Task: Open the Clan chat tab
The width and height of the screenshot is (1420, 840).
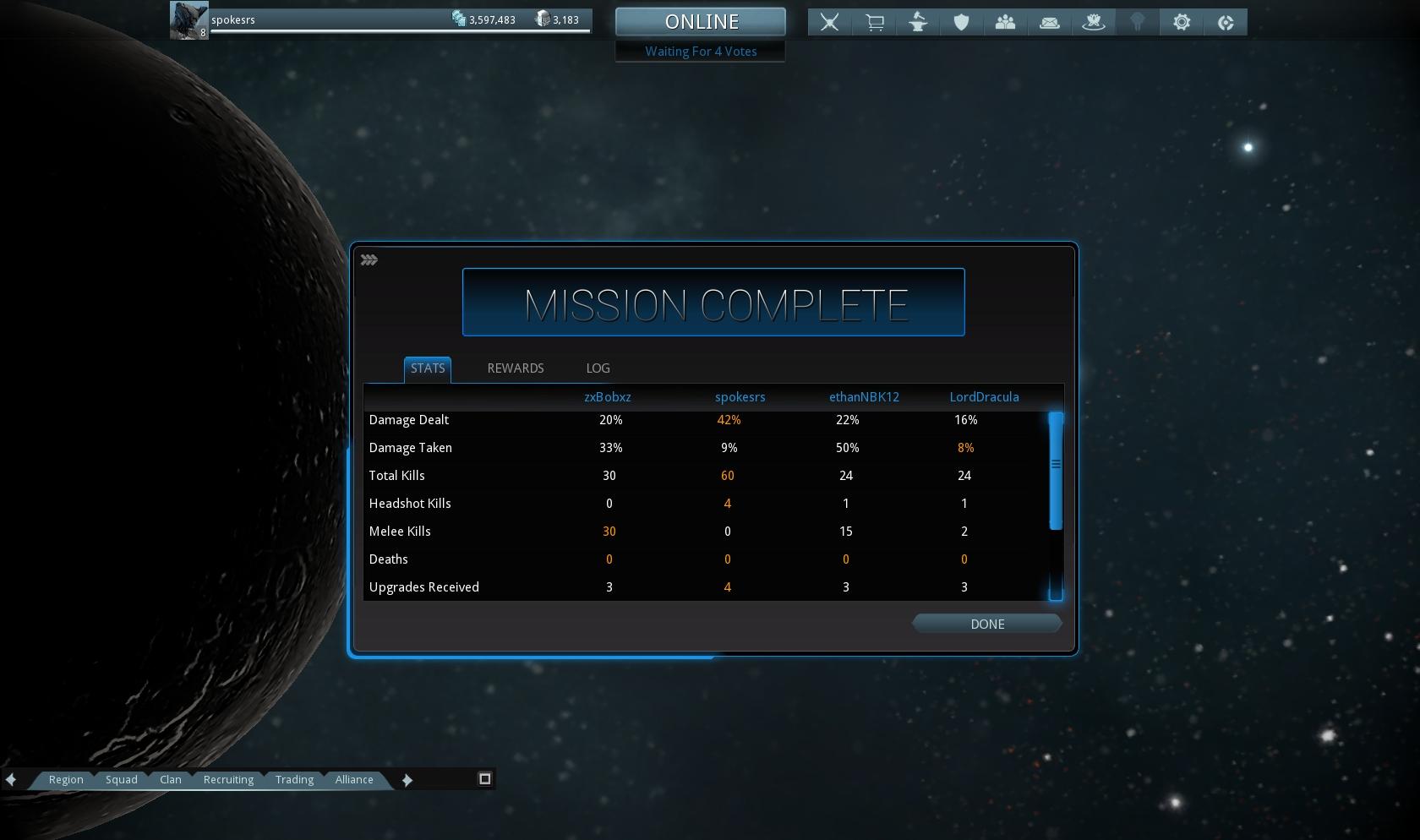Action: (x=170, y=779)
